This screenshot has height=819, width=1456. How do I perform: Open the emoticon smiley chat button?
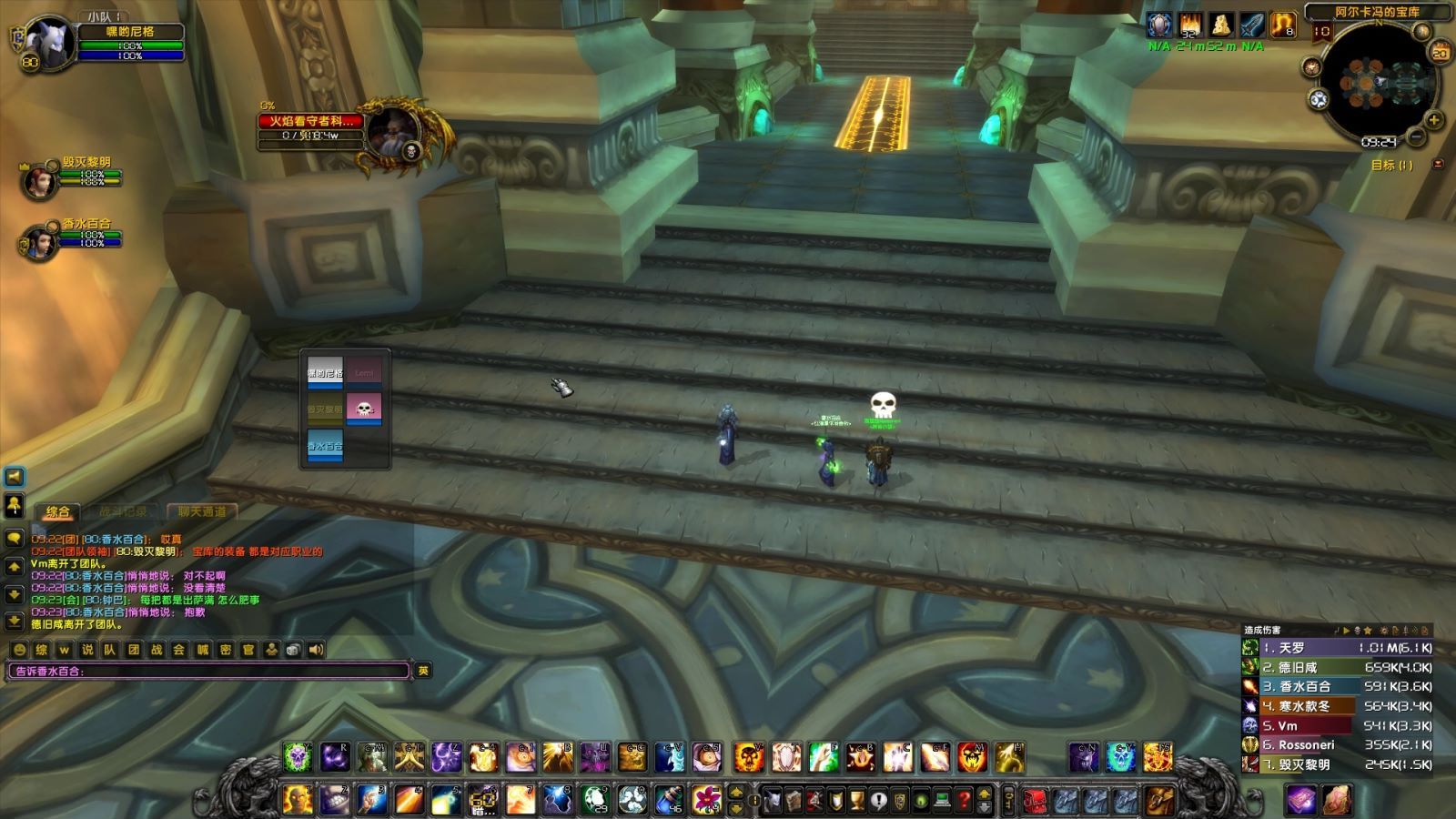pos(19,650)
